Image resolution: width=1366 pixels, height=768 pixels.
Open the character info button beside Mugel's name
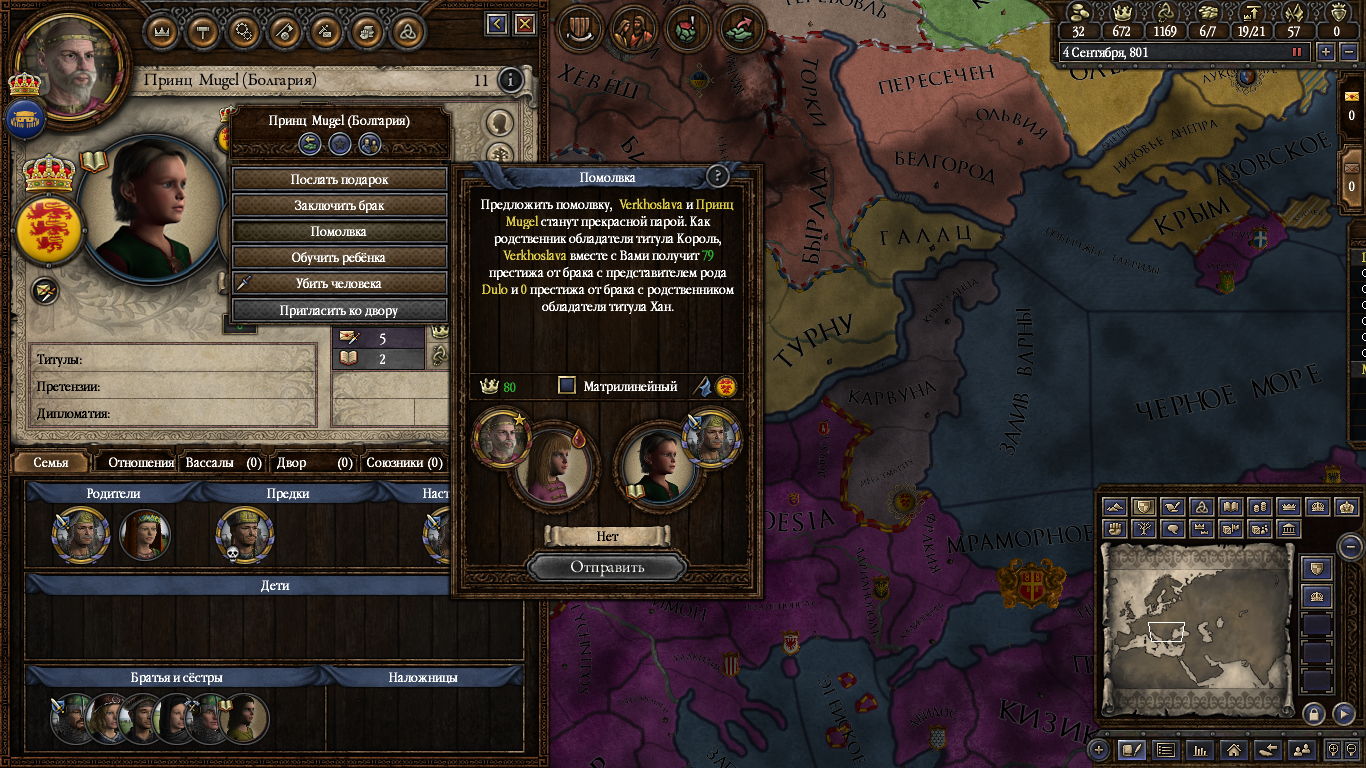510,80
